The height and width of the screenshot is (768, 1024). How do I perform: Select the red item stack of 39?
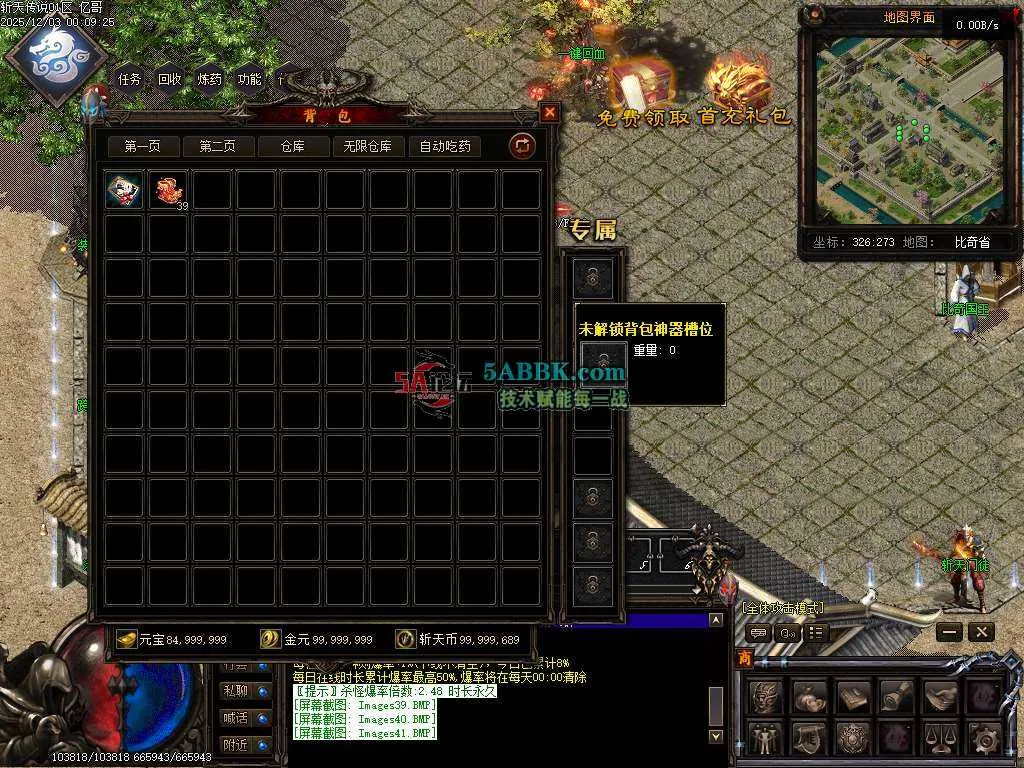[167, 191]
